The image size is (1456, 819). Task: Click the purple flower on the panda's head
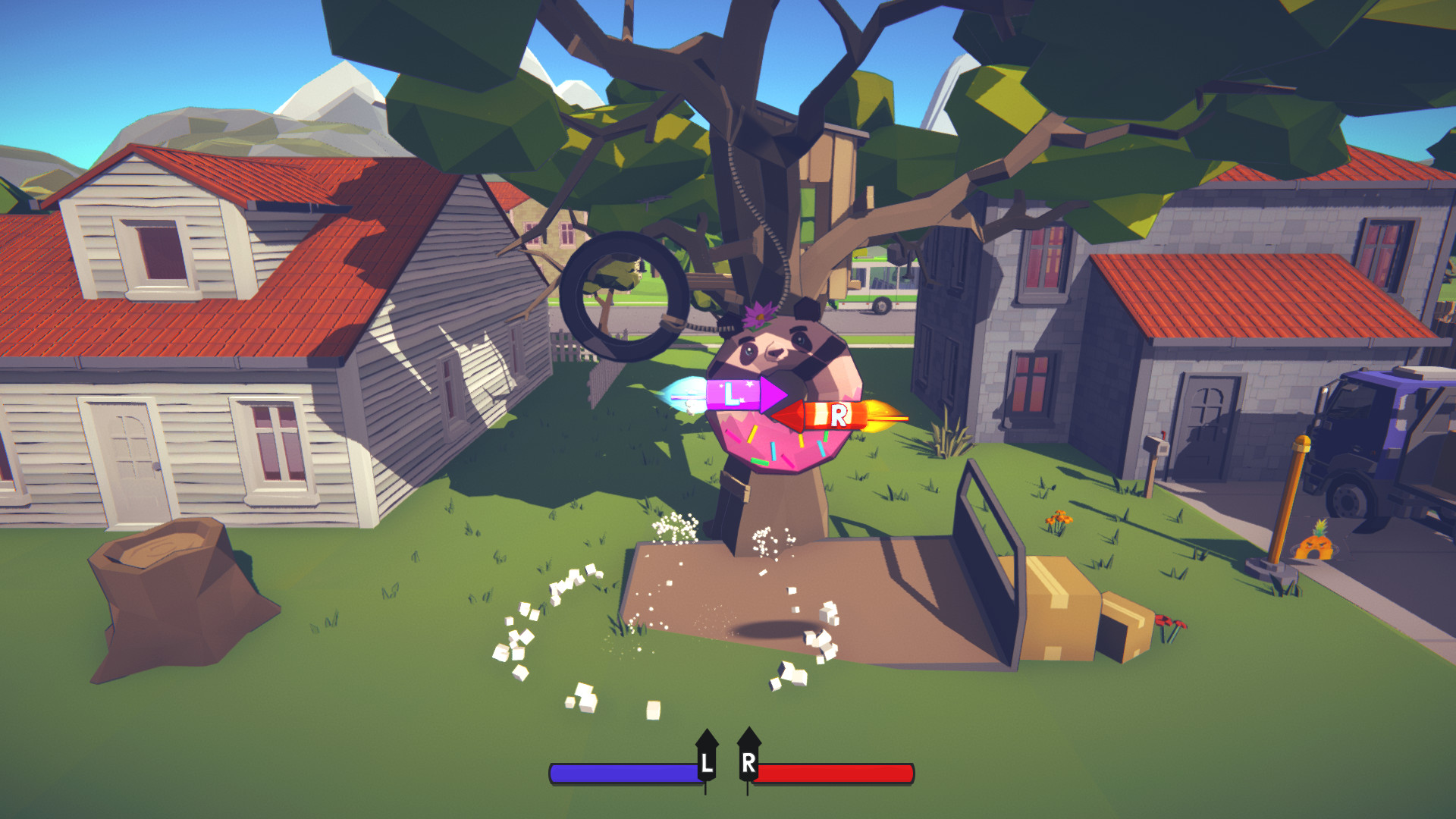click(758, 312)
